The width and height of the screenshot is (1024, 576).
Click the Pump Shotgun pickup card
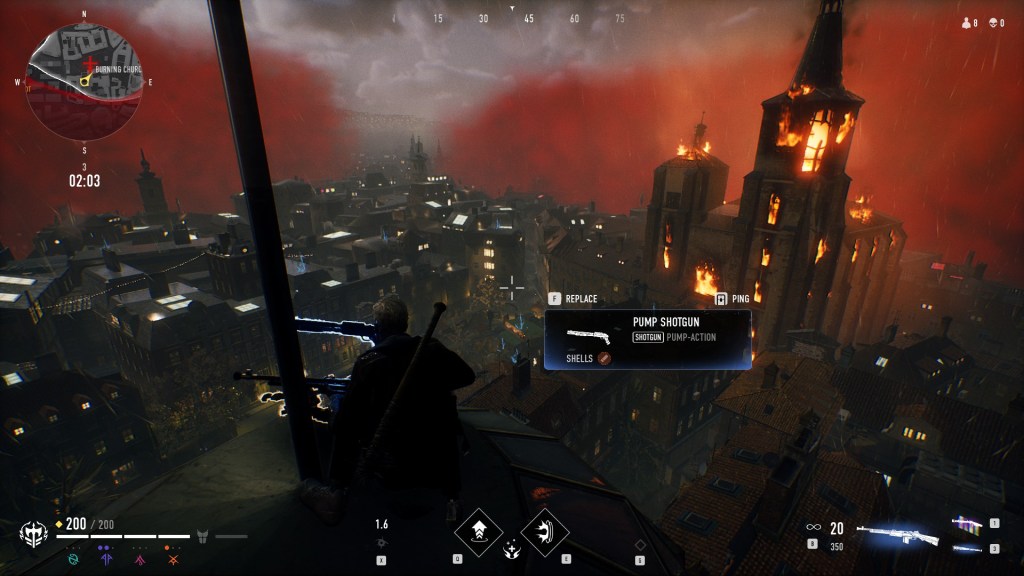(647, 340)
